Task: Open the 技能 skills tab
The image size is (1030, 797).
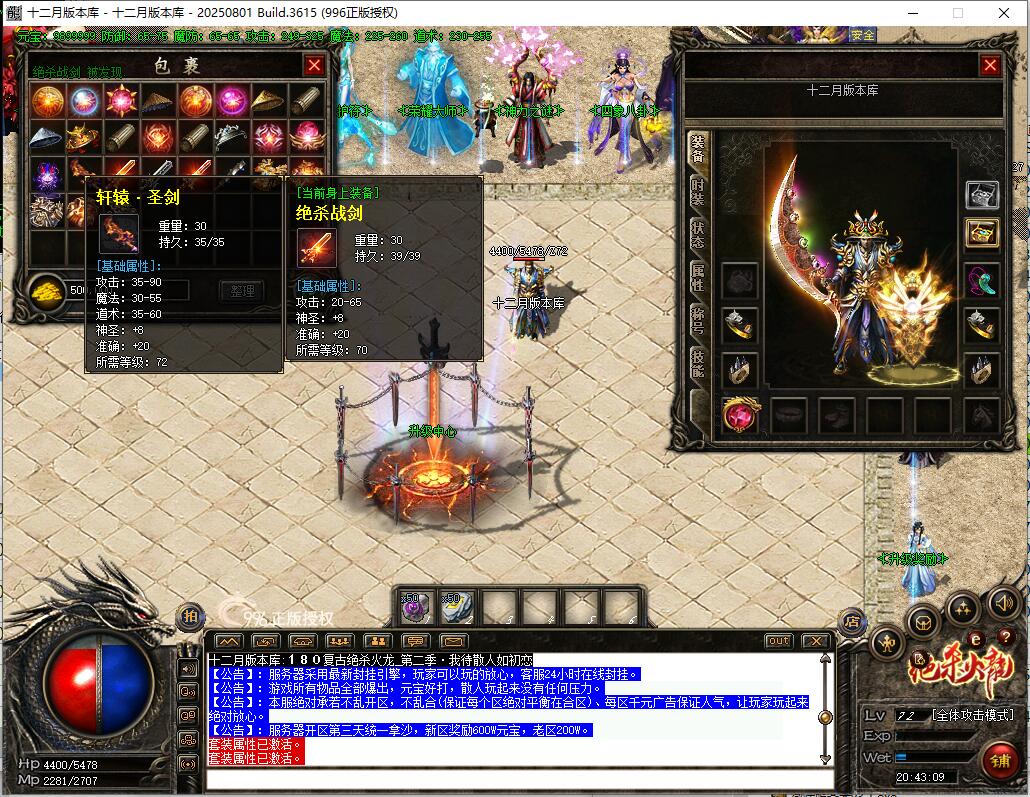Action: tap(697, 364)
